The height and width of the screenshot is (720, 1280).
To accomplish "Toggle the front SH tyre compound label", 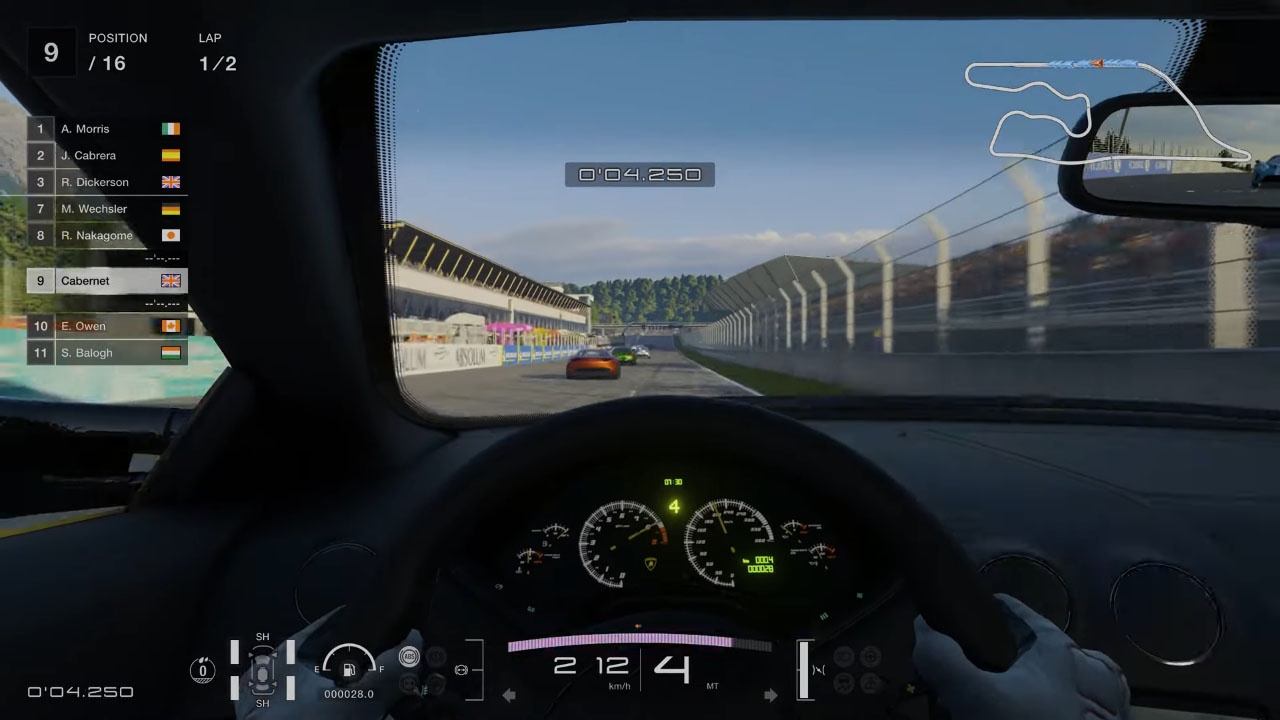I will [x=264, y=636].
